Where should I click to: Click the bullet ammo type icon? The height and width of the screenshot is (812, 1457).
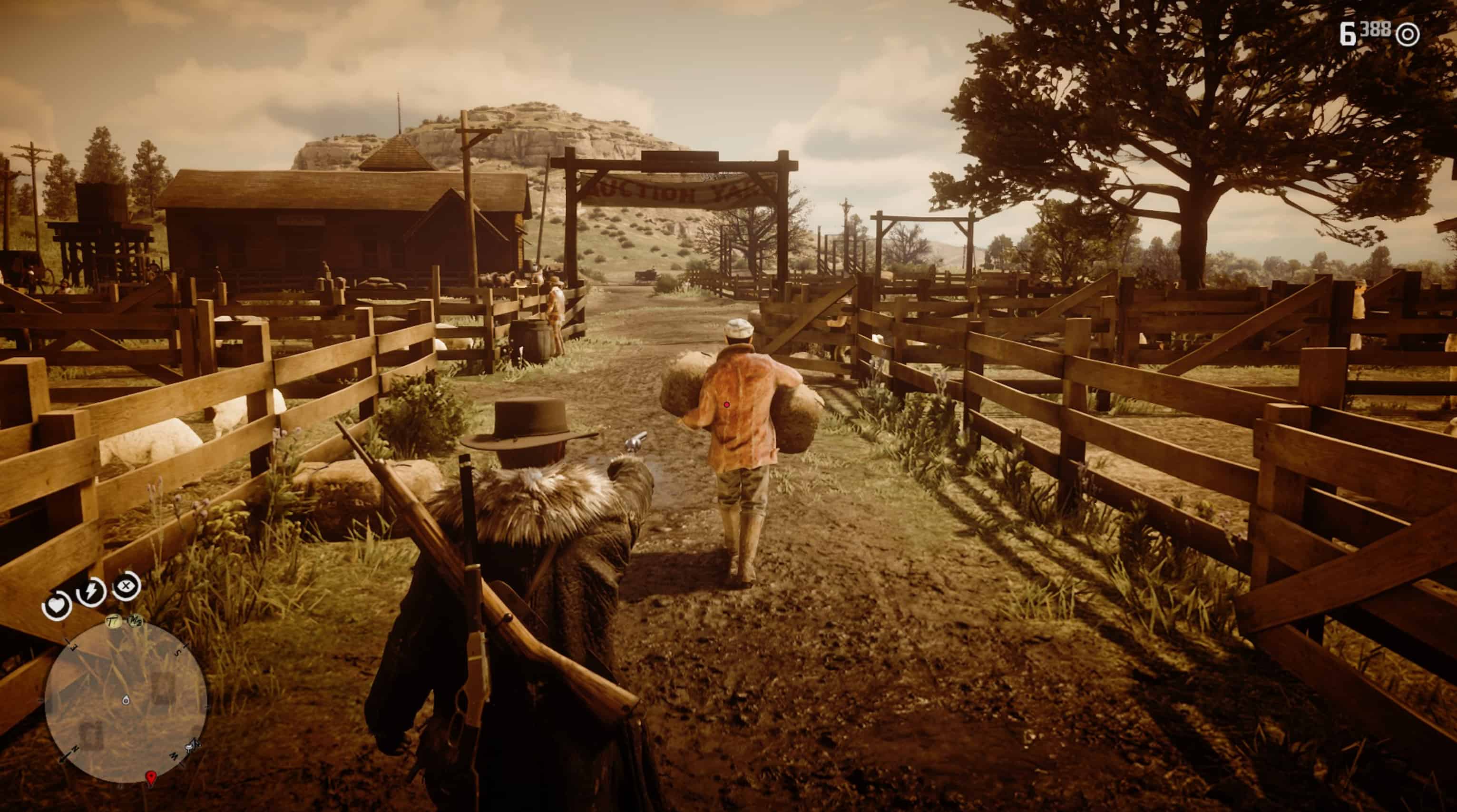pos(1407,35)
